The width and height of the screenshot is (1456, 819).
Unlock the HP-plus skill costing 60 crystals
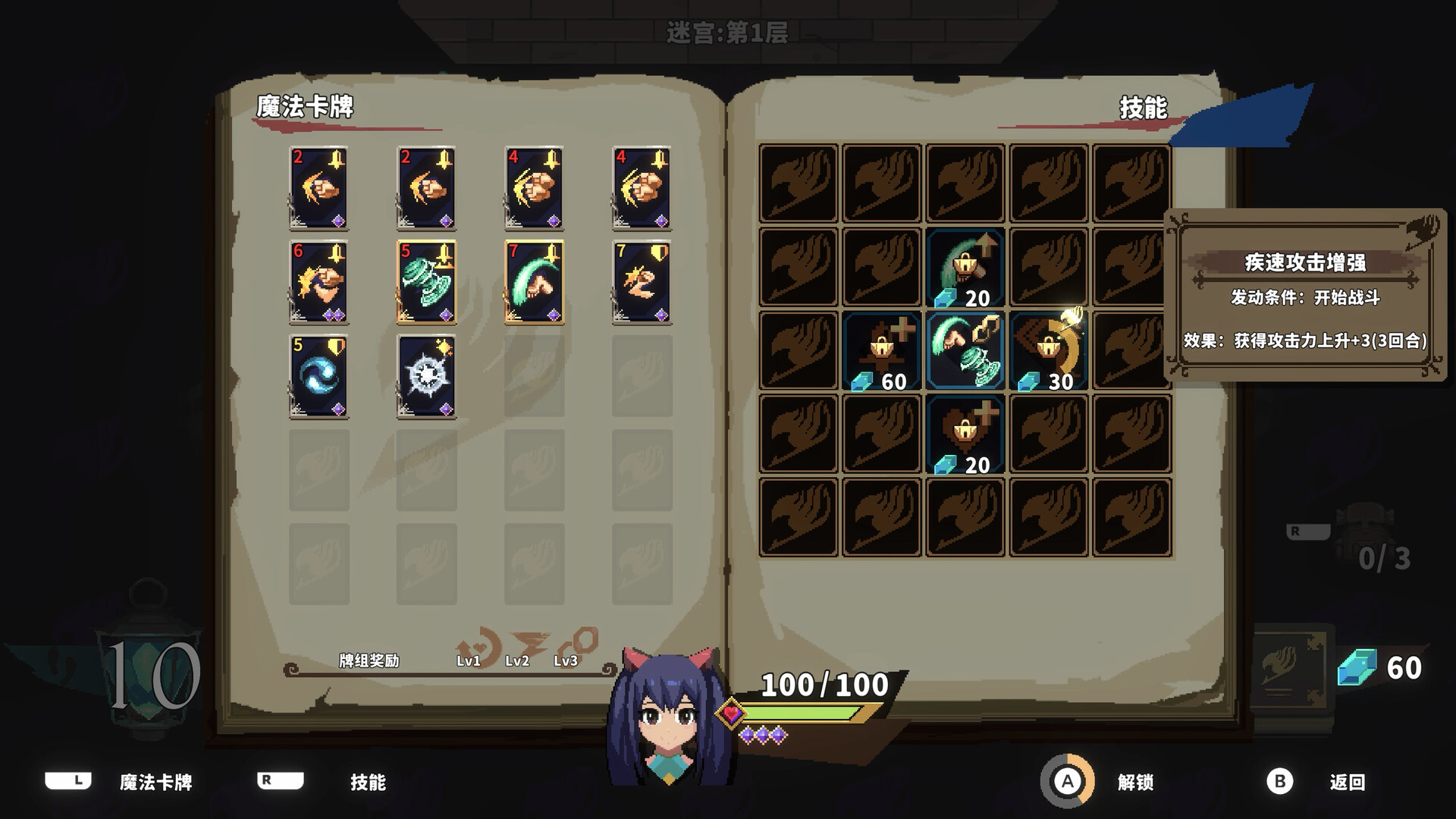tap(880, 351)
